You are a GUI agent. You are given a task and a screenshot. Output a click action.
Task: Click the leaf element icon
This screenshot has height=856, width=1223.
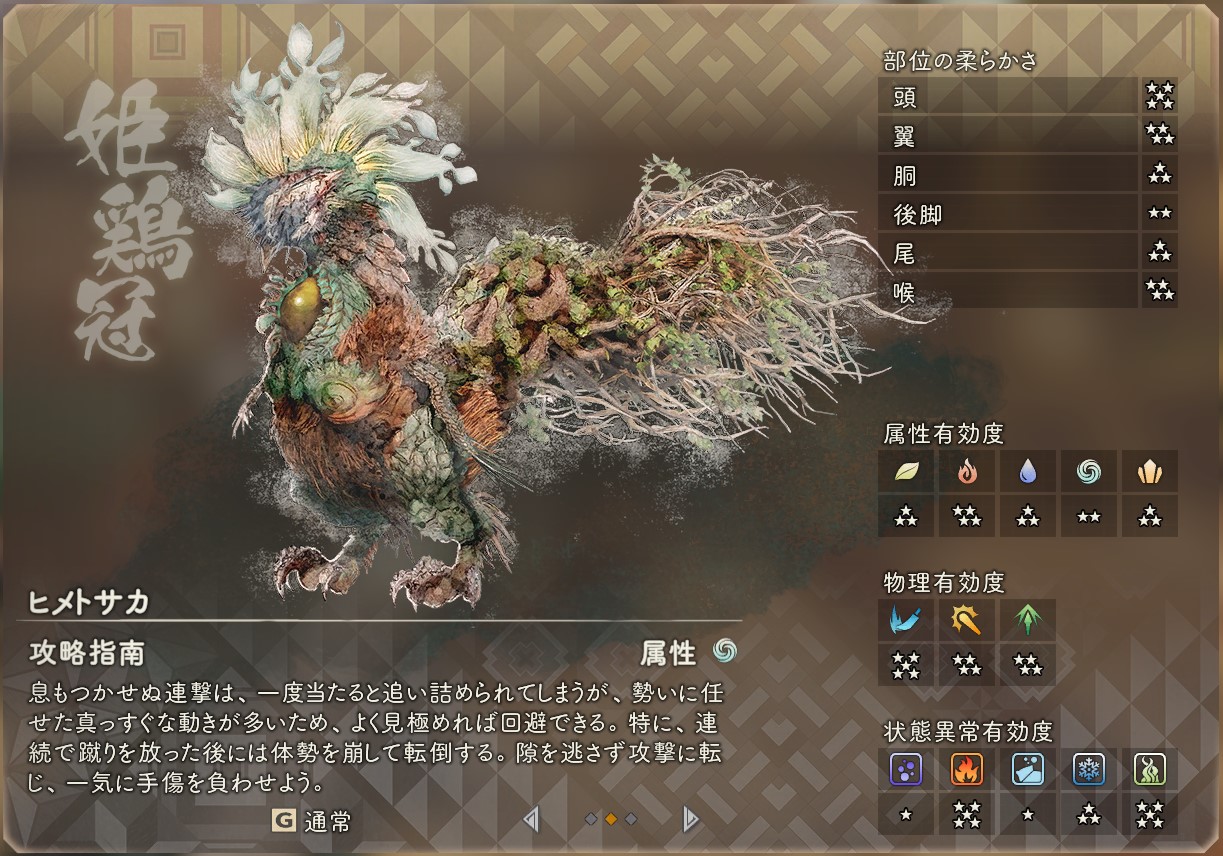pos(906,471)
